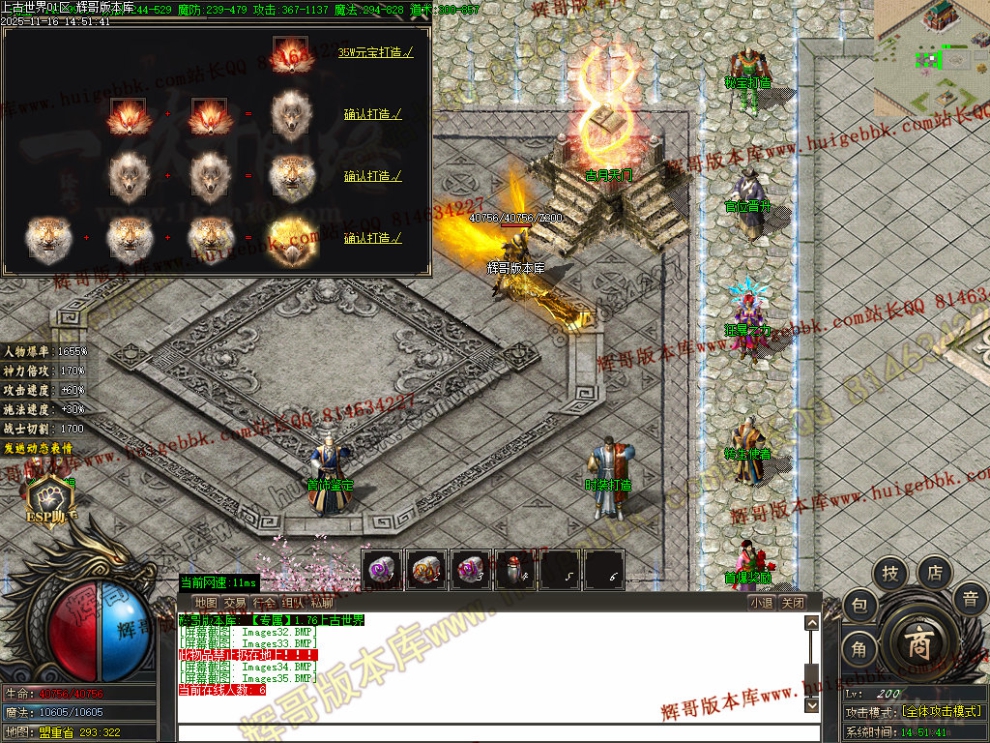Click the 35W元宝打造 forge link

pyautogui.click(x=375, y=52)
